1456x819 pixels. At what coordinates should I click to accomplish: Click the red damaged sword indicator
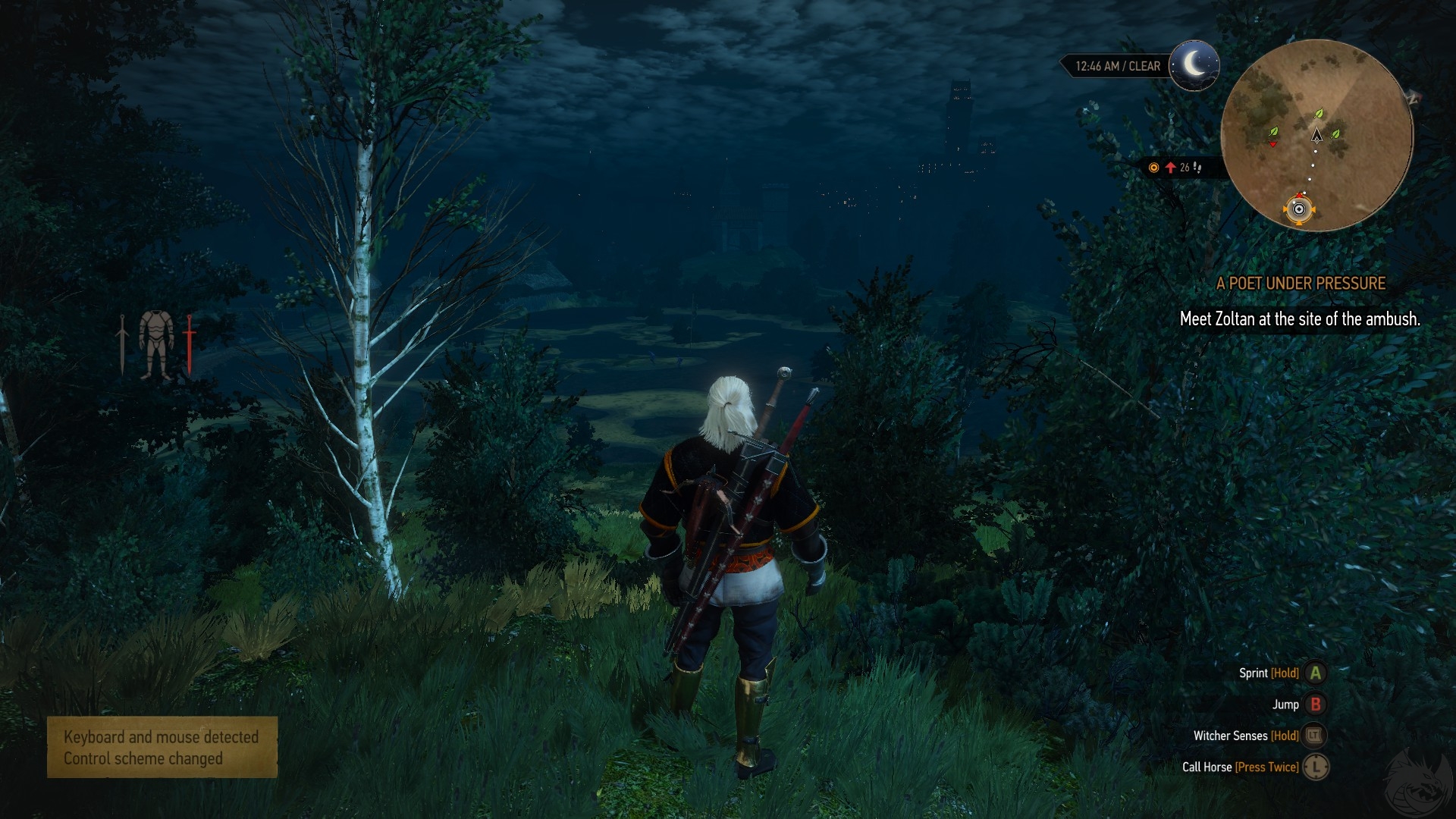tap(190, 345)
